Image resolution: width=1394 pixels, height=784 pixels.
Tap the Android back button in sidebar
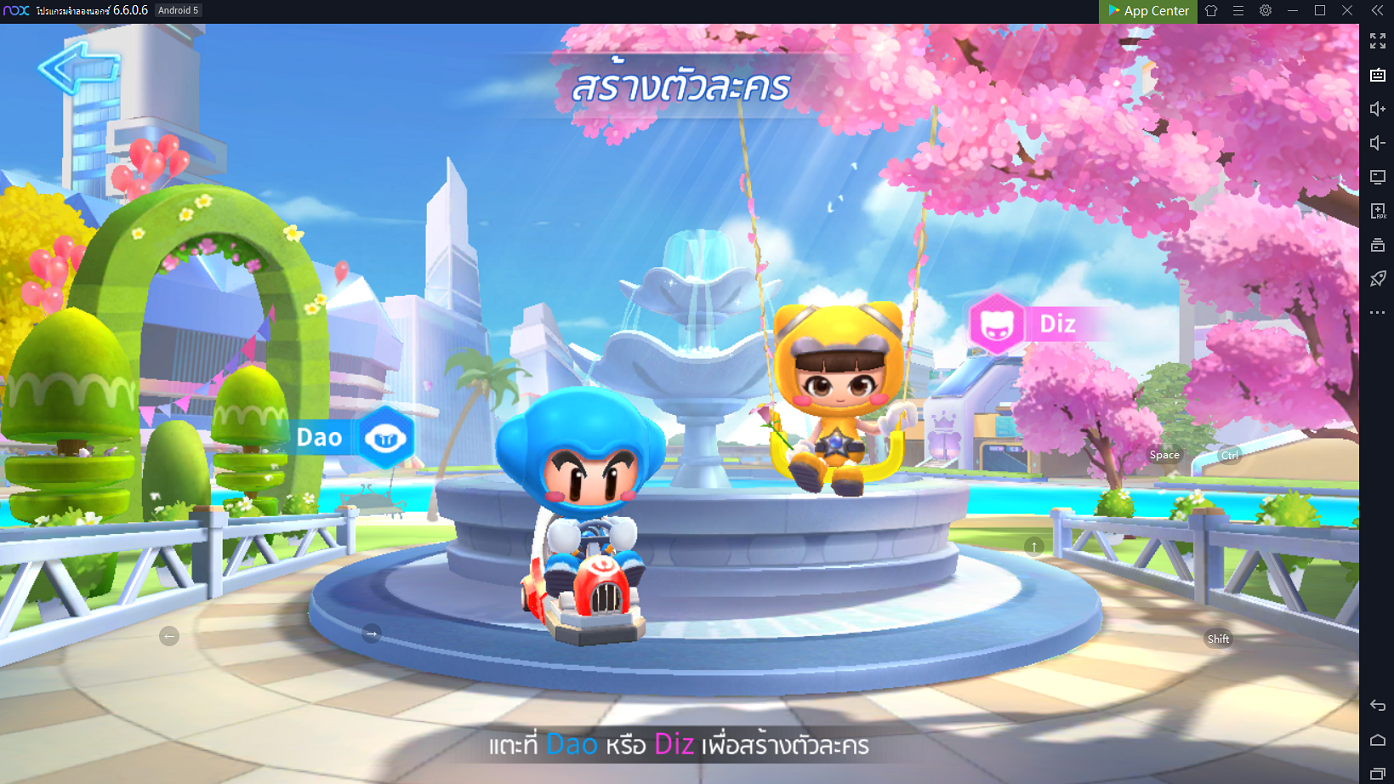pyautogui.click(x=1377, y=706)
